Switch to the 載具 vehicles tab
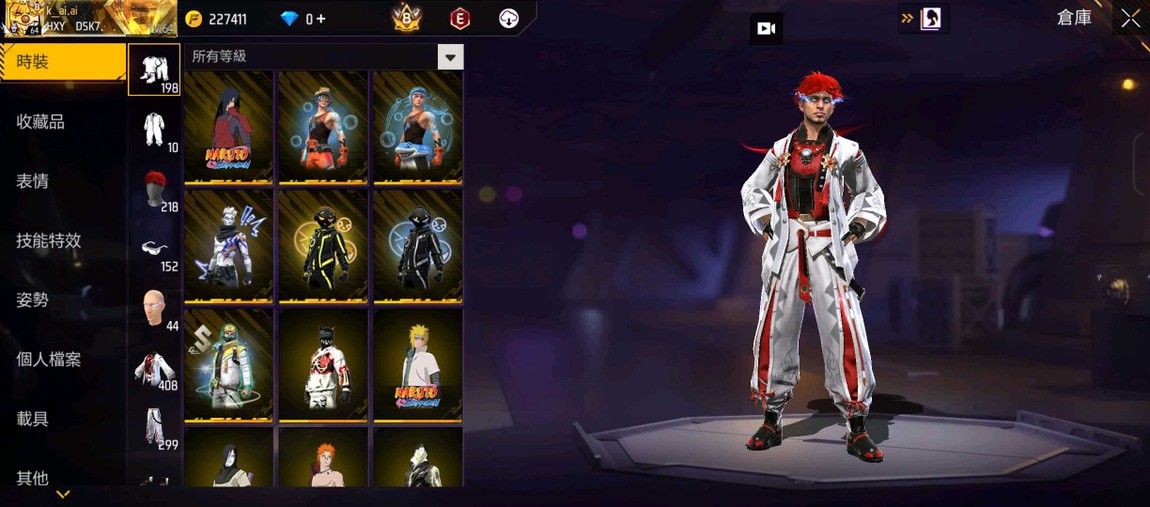Screen dimensions: 1150x507 click(33, 419)
